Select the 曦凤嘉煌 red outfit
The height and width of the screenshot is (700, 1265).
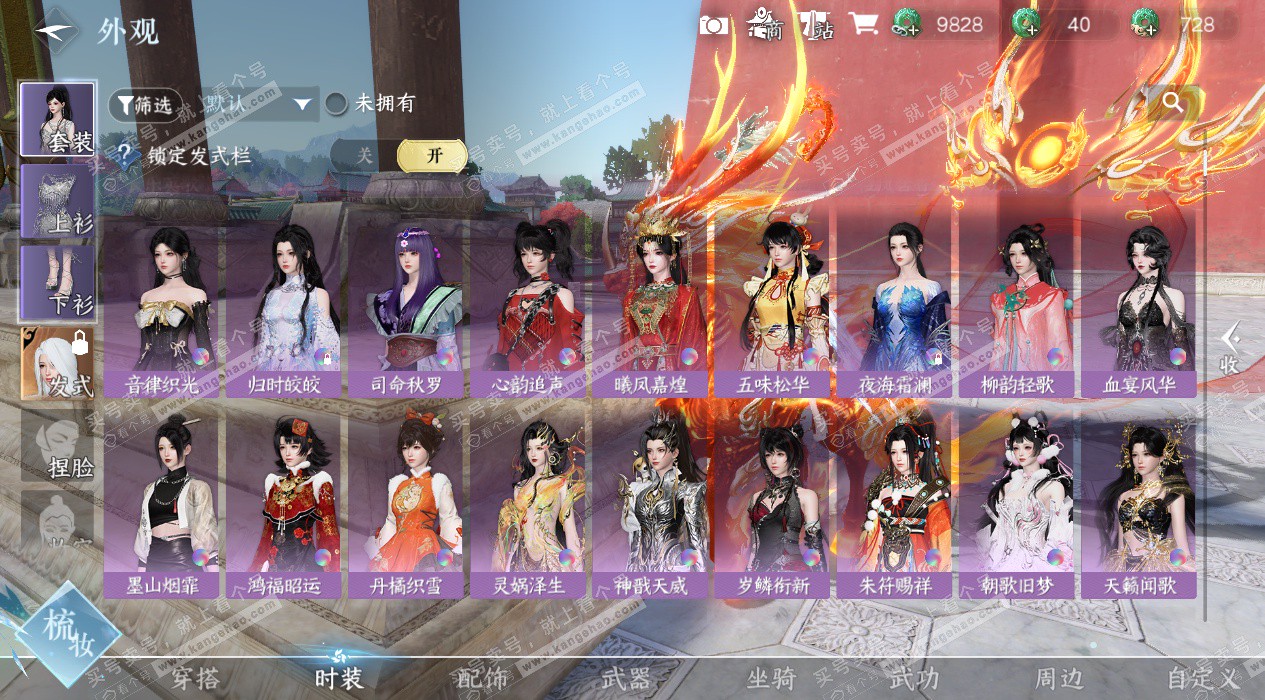[650, 305]
